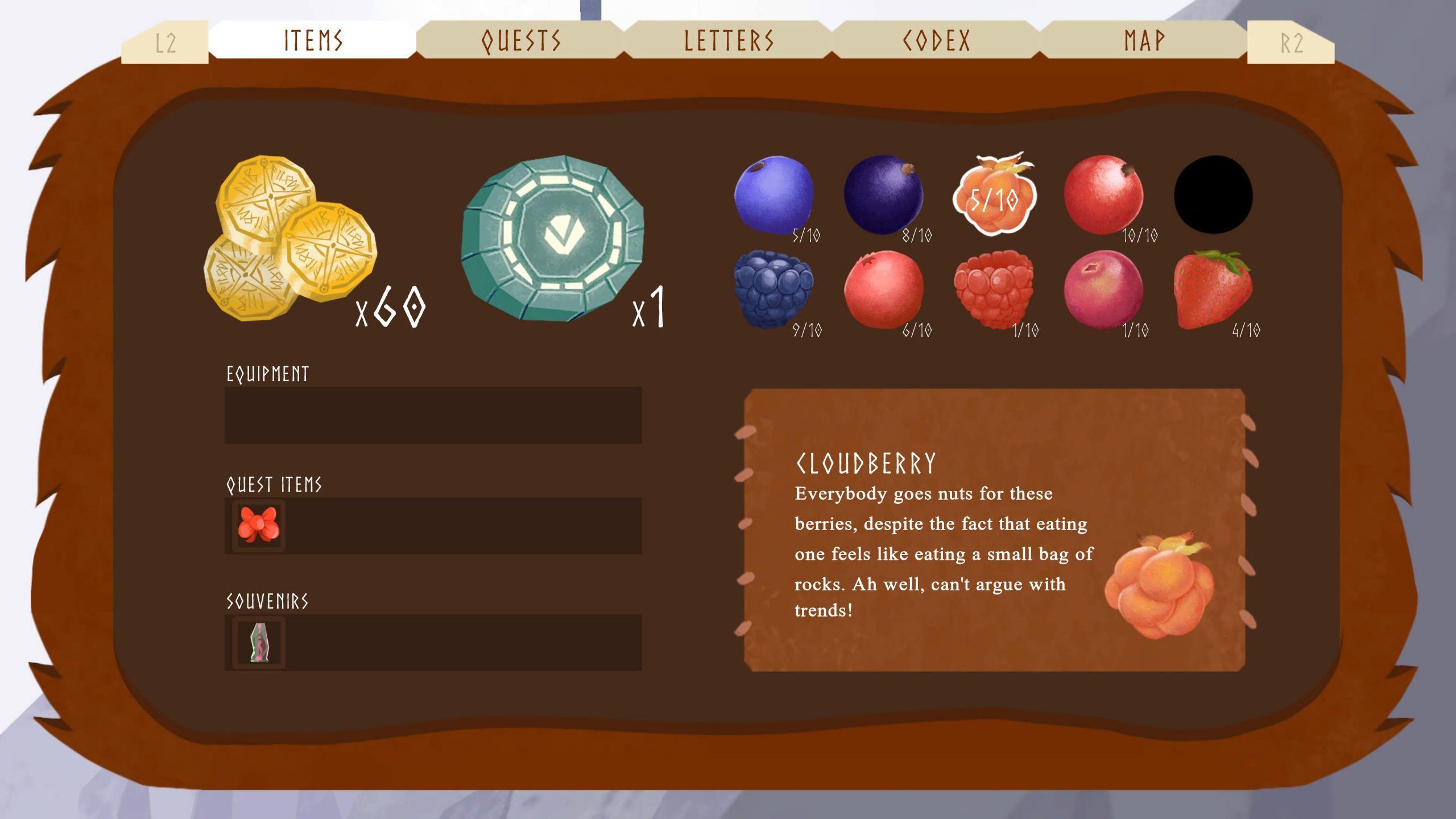Select the teal rune stone token
Viewport: 1456px width, 819px height.
[x=552, y=238]
